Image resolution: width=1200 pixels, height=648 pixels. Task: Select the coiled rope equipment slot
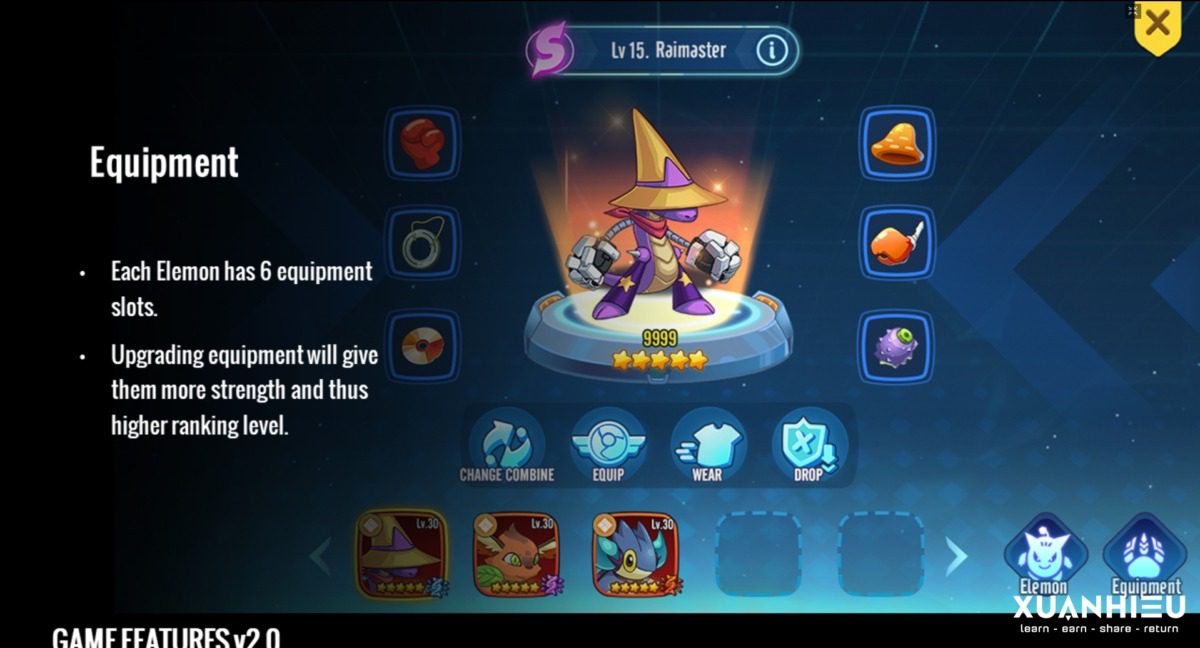tap(422, 245)
